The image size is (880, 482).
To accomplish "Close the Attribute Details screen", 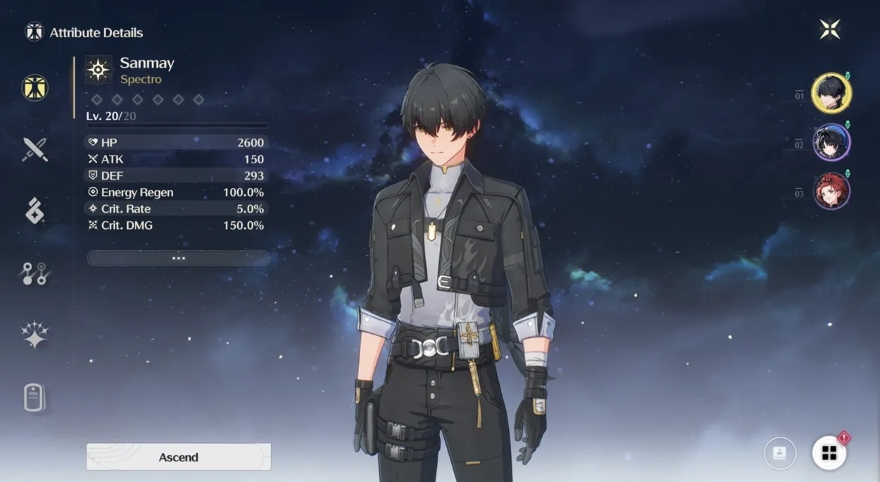I will click(829, 29).
